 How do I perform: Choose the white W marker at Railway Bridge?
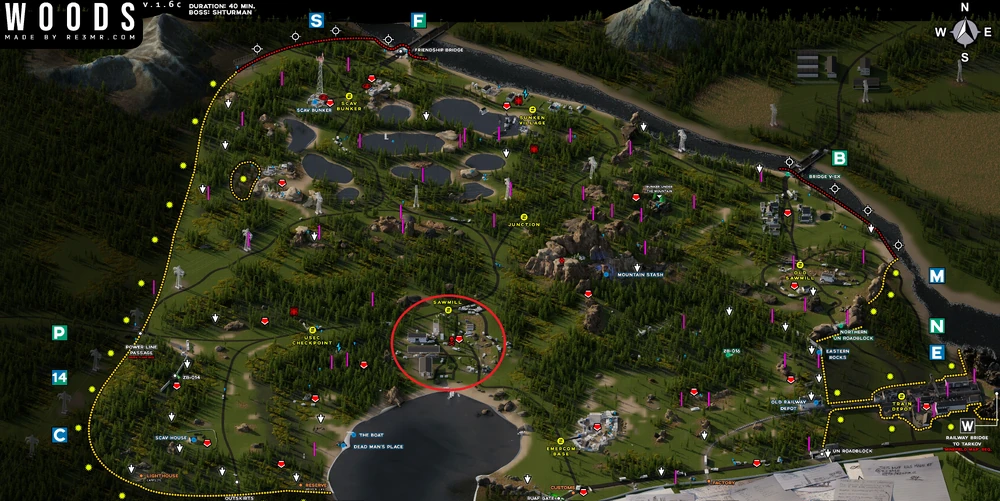[x=966, y=426]
